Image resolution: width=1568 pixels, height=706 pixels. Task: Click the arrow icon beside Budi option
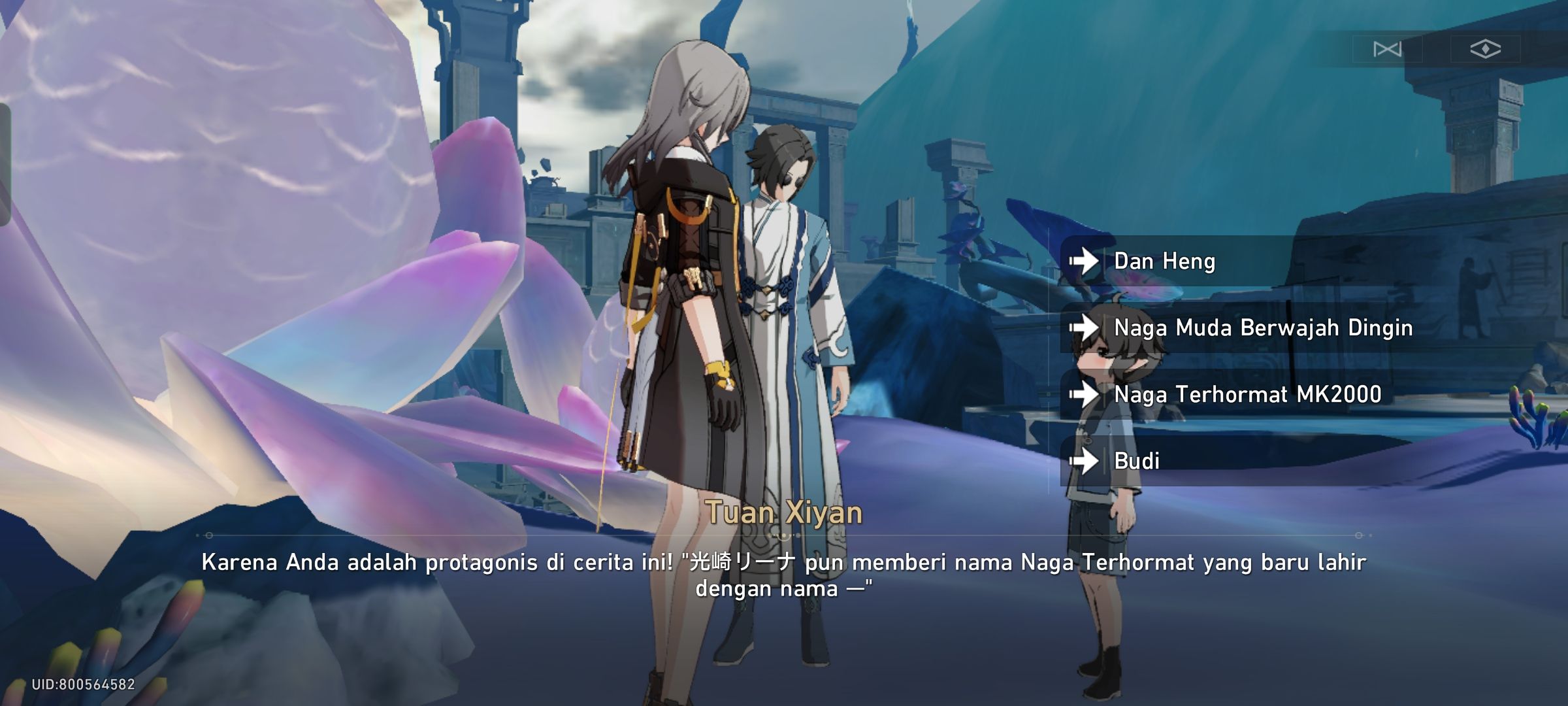click(x=1085, y=462)
